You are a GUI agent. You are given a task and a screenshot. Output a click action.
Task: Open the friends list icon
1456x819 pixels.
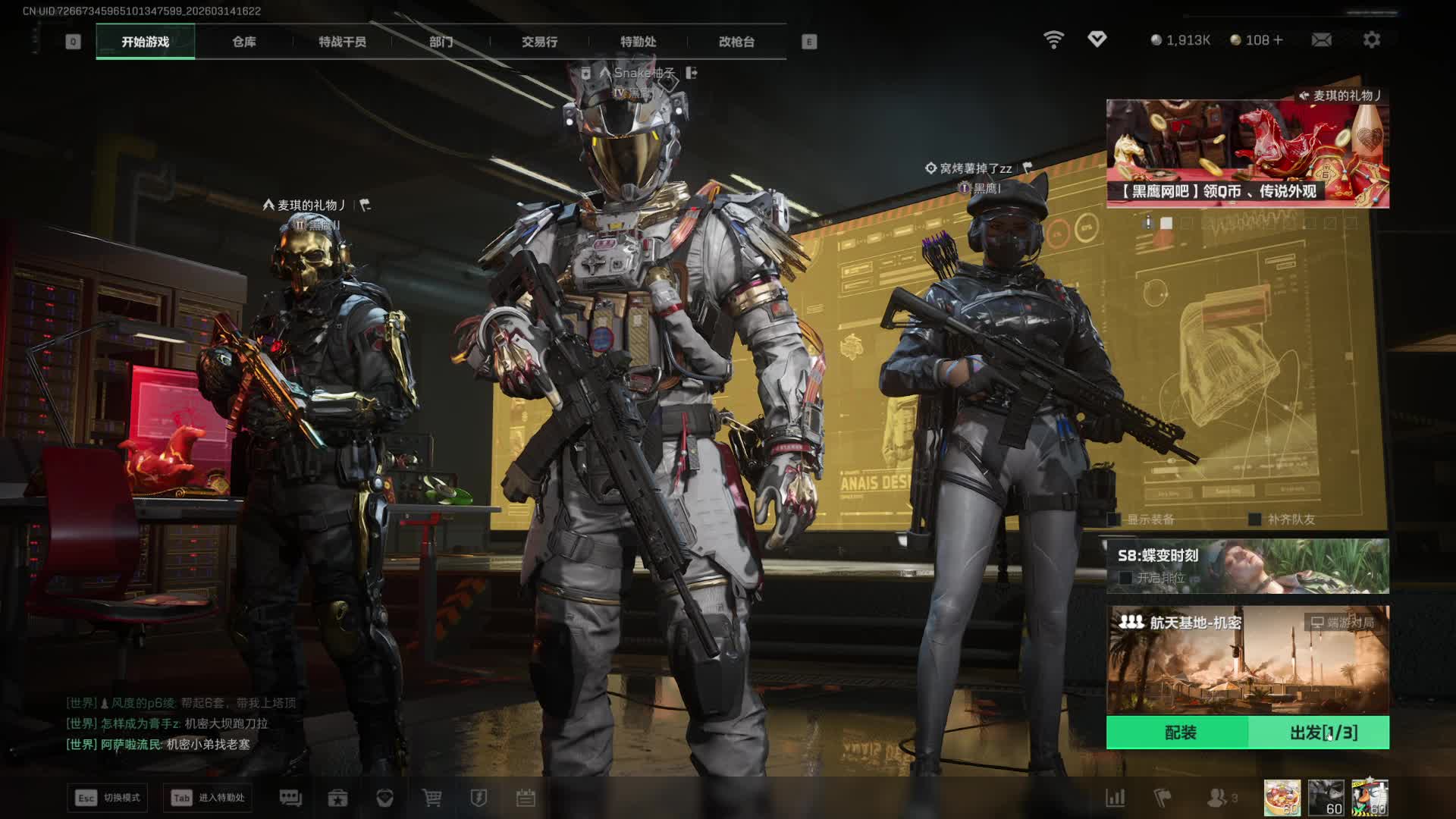pyautogui.click(x=1217, y=798)
